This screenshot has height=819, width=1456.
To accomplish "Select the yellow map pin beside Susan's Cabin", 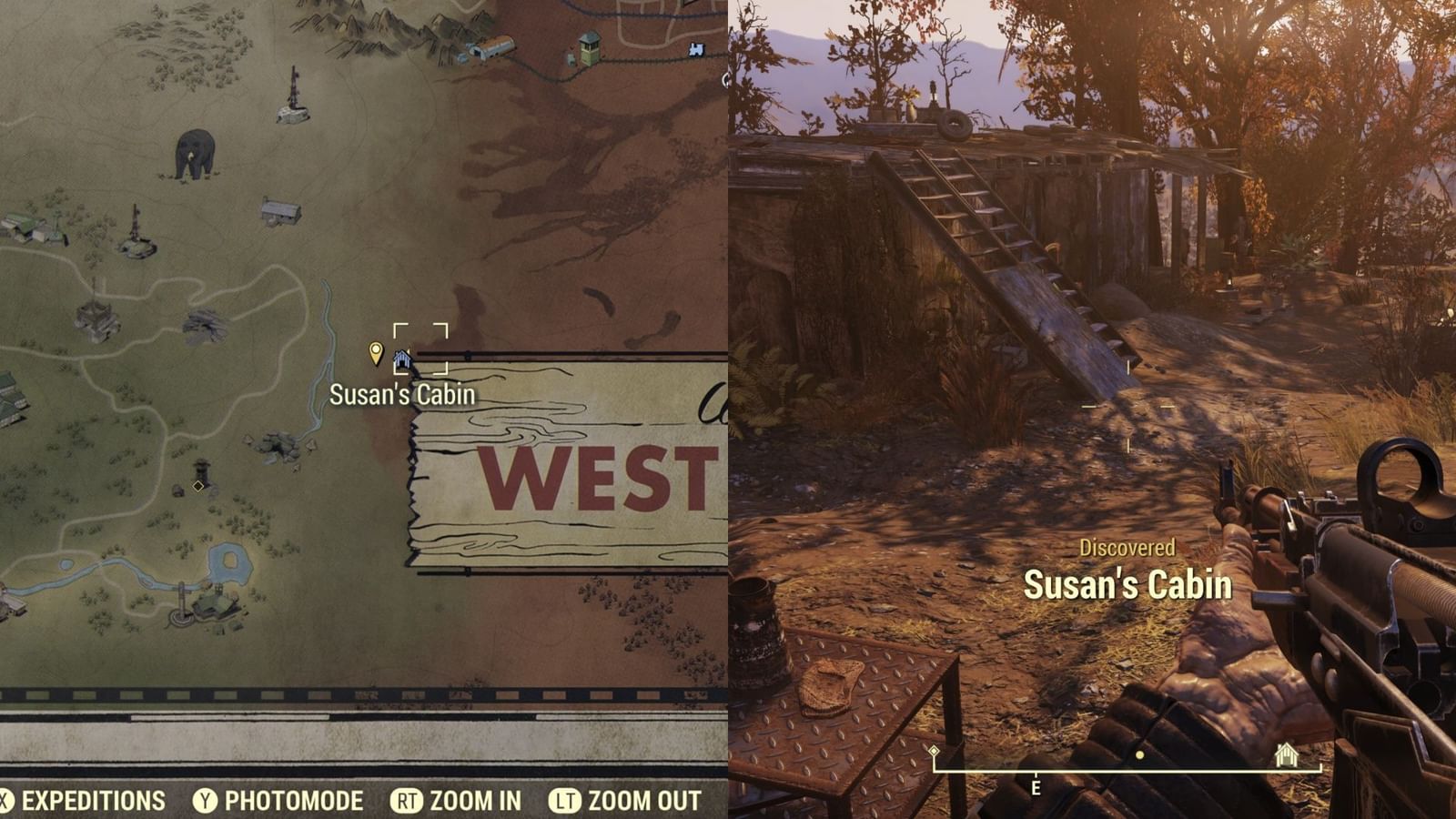I will click(376, 353).
